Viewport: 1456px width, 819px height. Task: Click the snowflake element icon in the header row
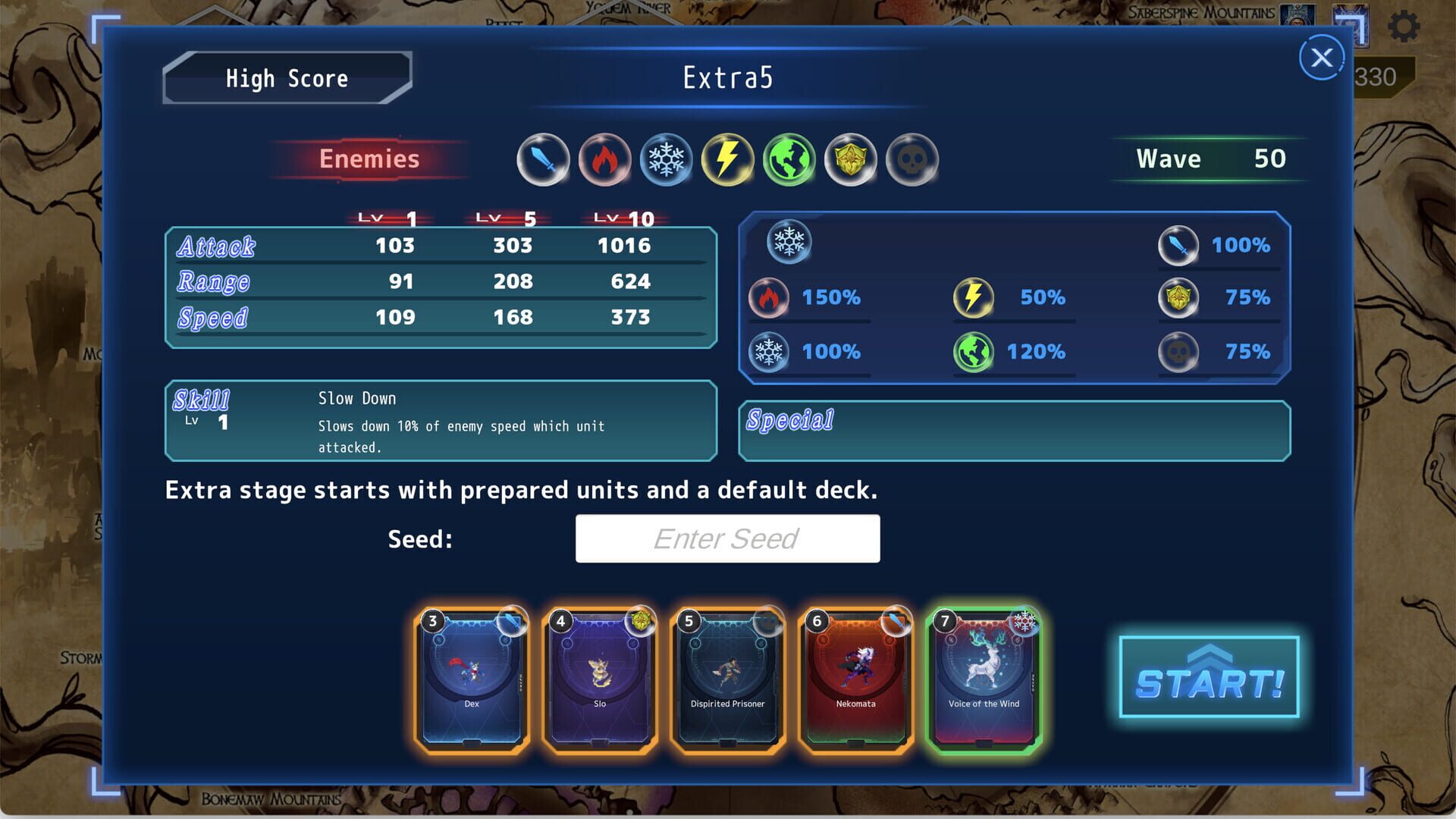tap(666, 159)
